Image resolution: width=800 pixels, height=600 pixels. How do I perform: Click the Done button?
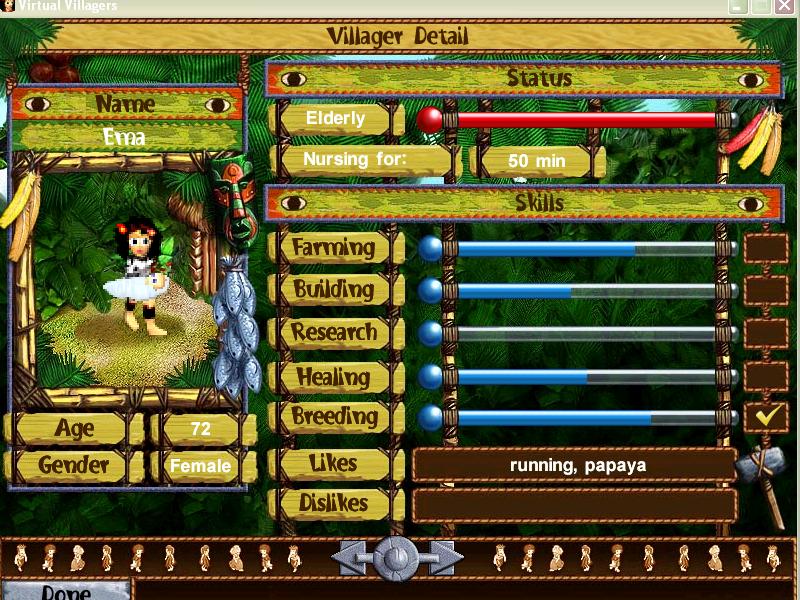pos(66,590)
